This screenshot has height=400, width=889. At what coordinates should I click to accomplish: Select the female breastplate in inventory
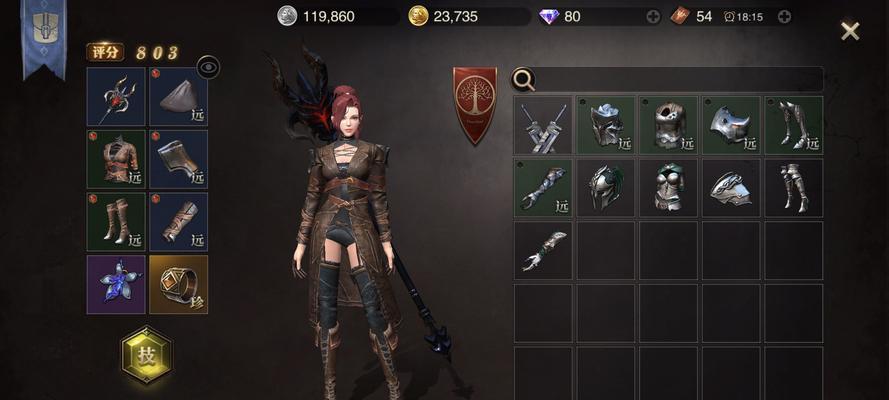coord(669,188)
